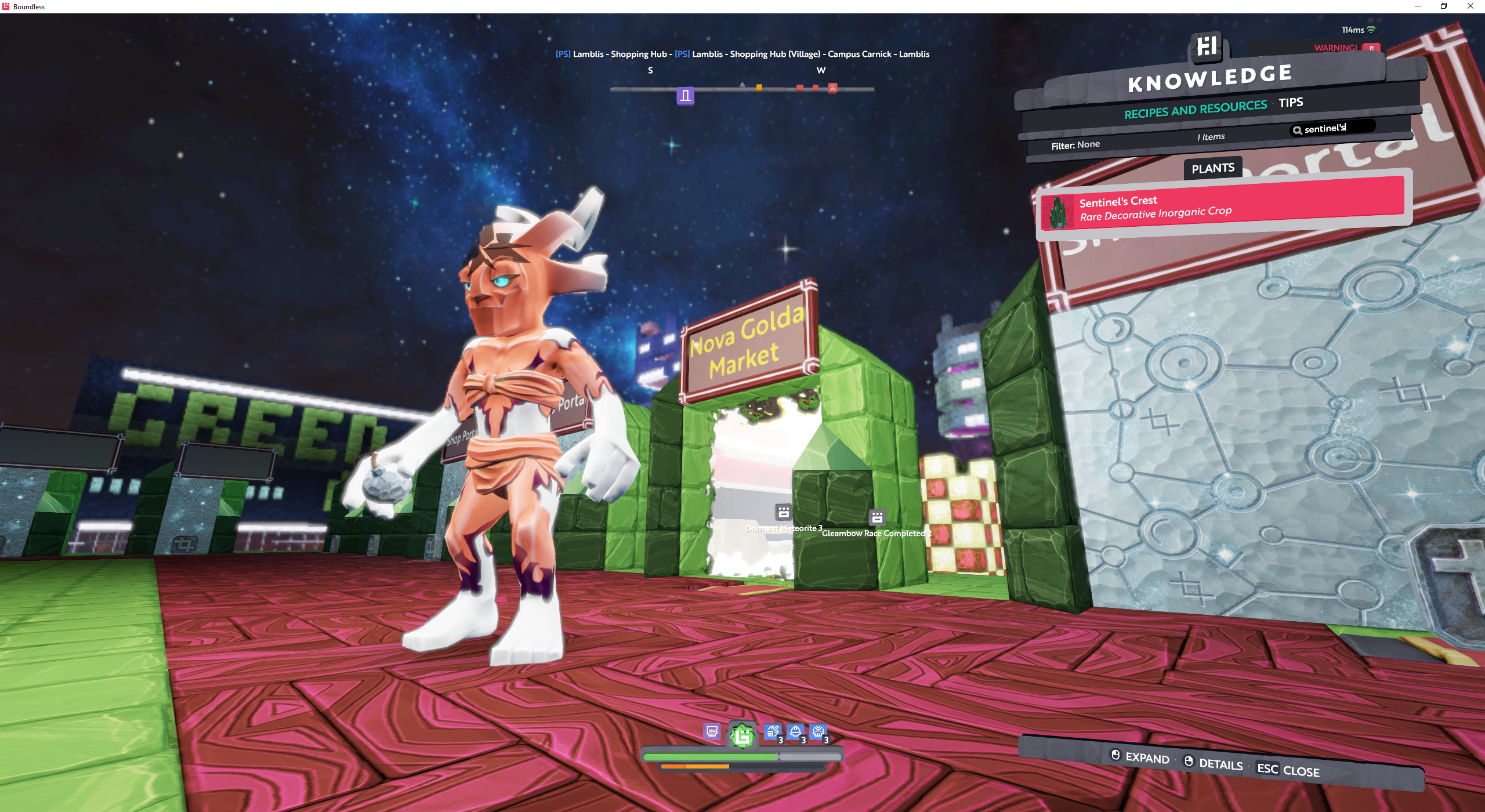Switch to the Tips tab
The width and height of the screenshot is (1485, 812).
pyautogui.click(x=1290, y=103)
